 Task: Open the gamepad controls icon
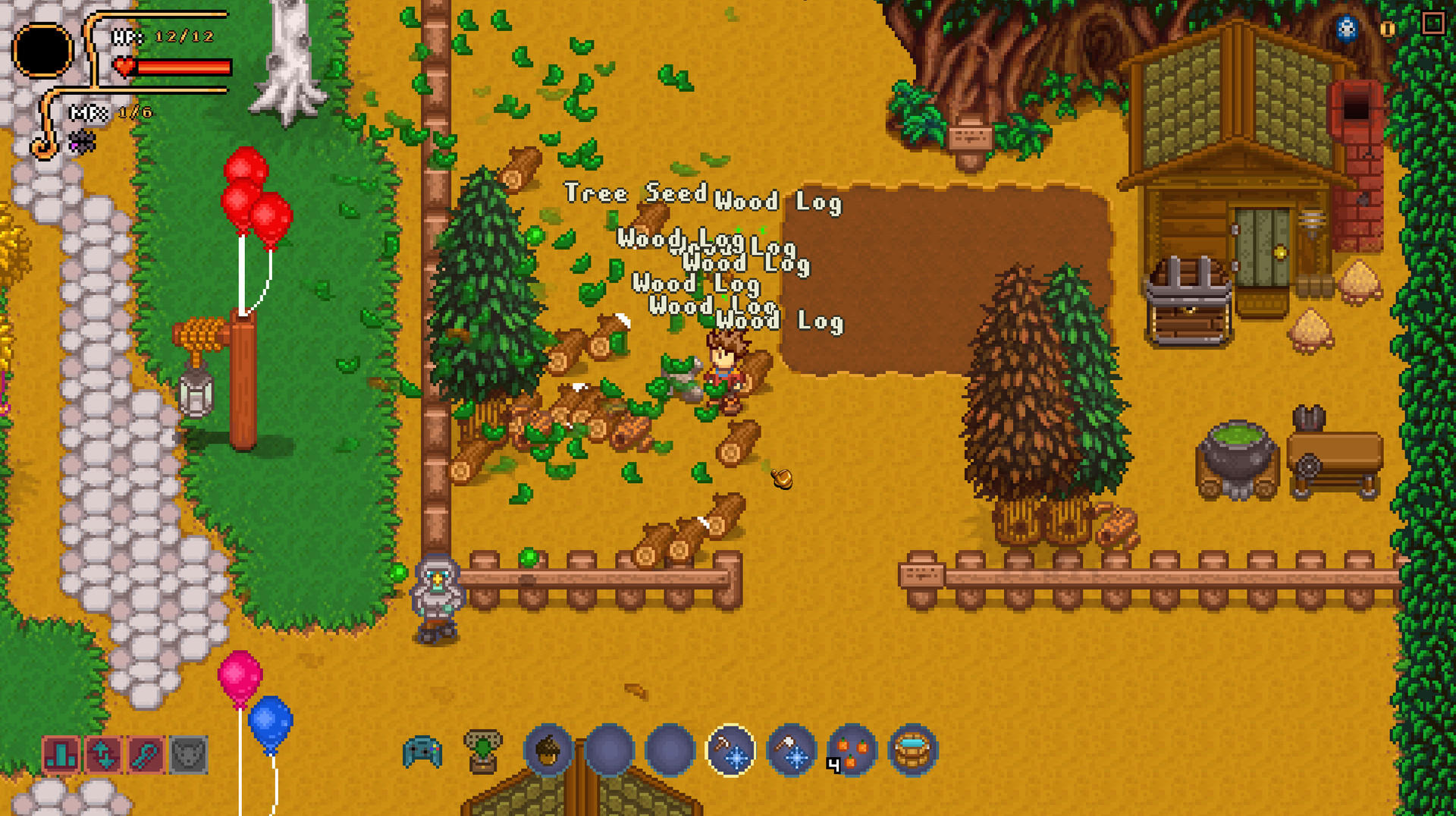[423, 751]
